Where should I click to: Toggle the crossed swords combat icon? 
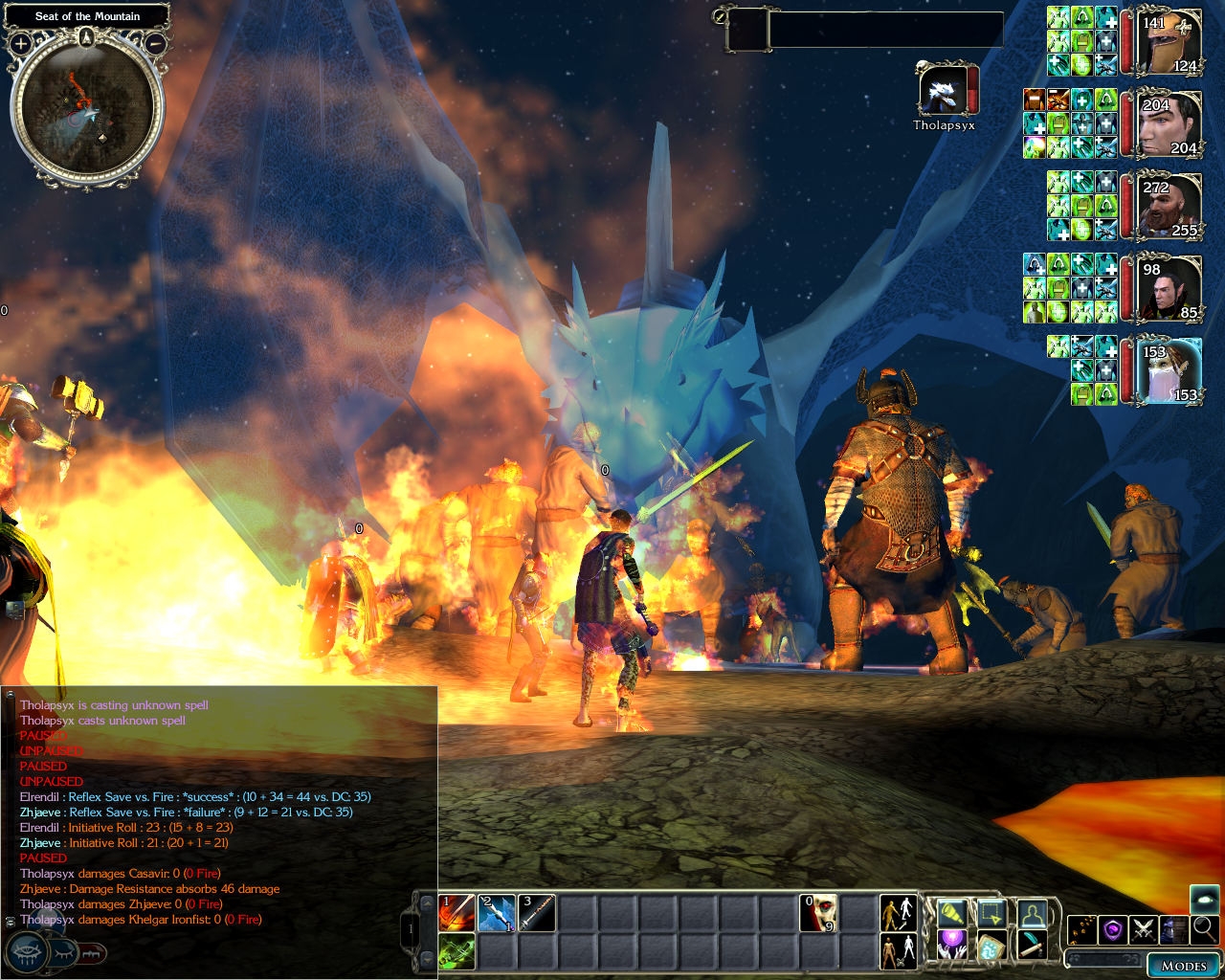point(1143,929)
